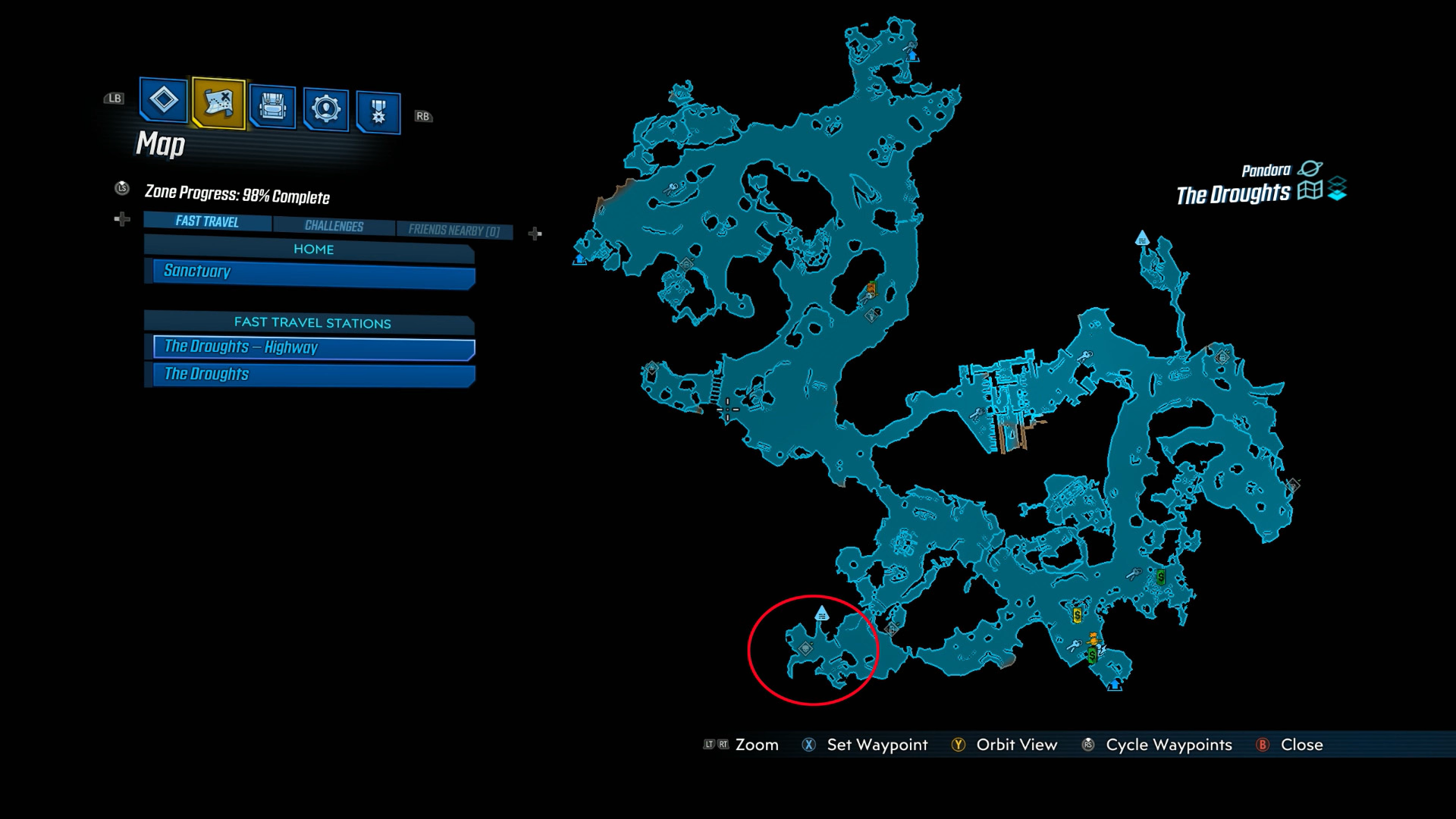Select the diamond skills icon
The width and height of the screenshot is (1456, 819).
pos(163,101)
